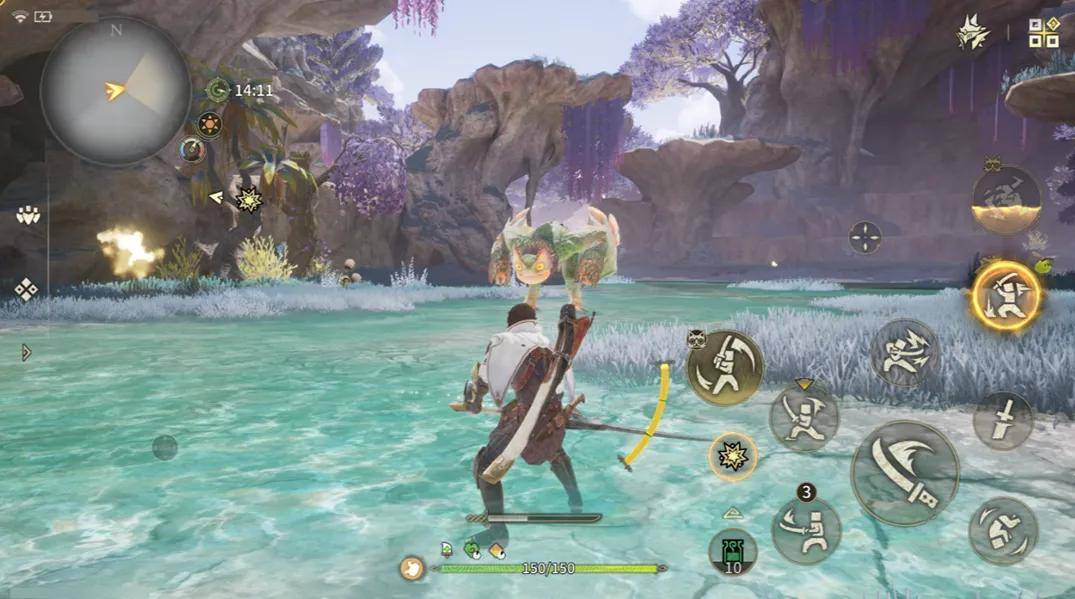Expand the item selector arrow above the potion
Image resolution: width=1075 pixels, height=599 pixels.
733,513
